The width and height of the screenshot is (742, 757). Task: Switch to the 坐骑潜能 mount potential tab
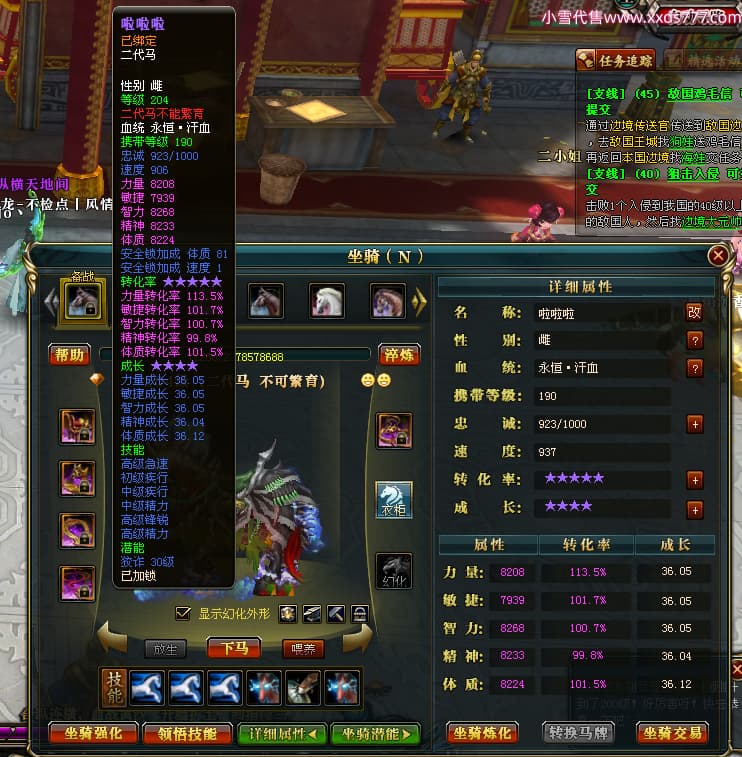coord(375,733)
